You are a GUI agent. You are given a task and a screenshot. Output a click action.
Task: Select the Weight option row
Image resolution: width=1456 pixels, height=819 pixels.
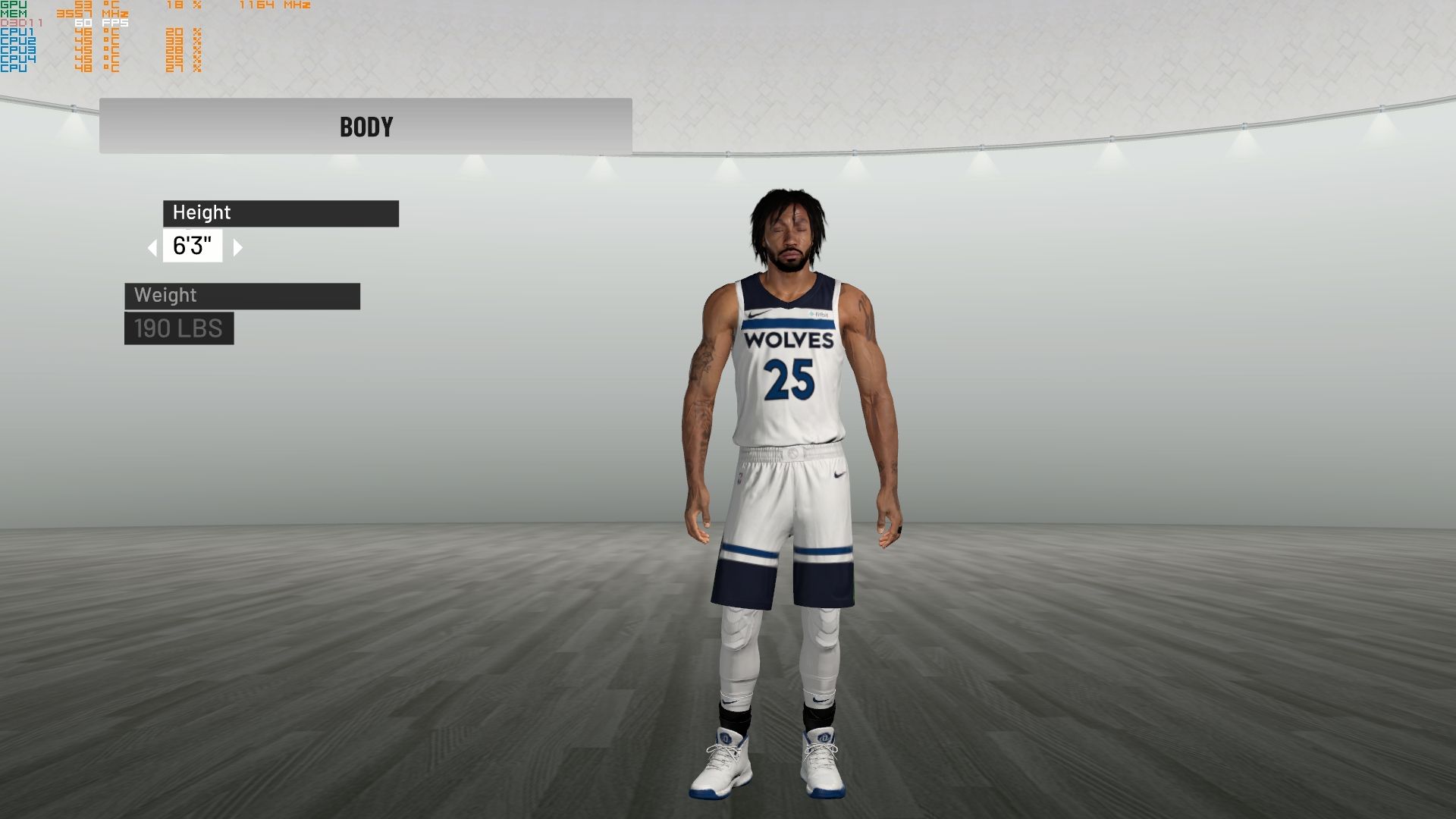[x=242, y=296]
